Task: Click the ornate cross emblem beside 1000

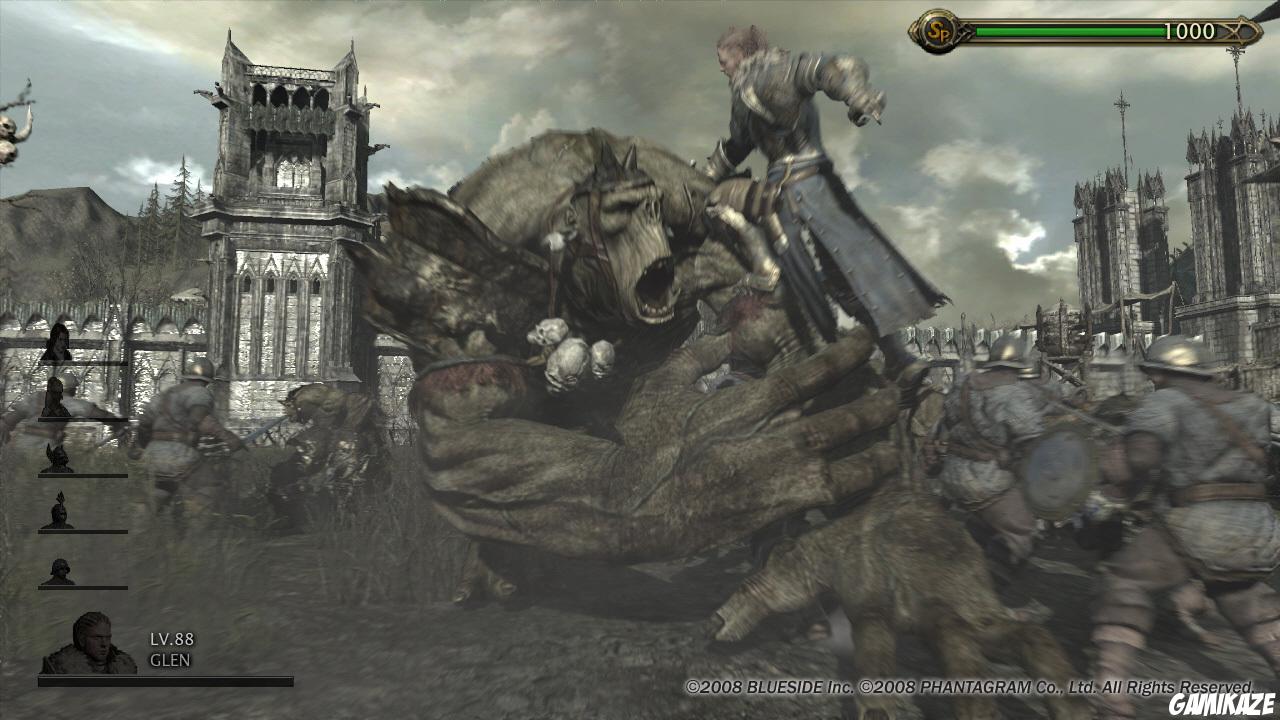Action: 1233,29
